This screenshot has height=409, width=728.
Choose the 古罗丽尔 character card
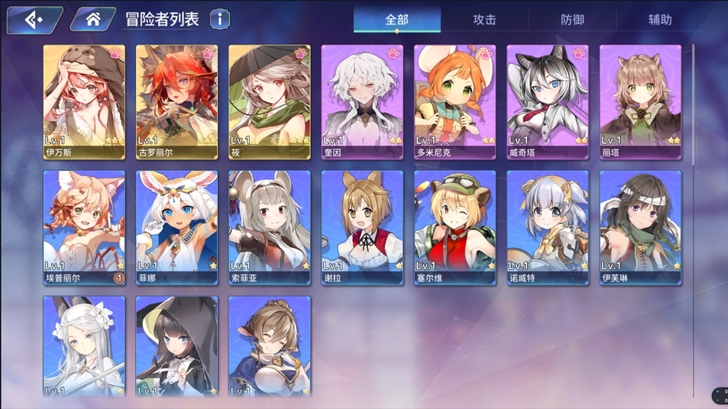177,102
